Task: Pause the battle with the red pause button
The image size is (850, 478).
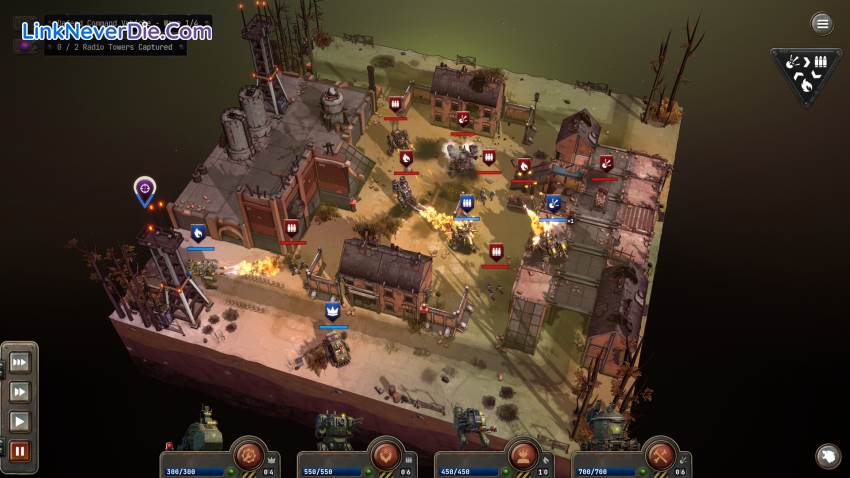Action: click(19, 451)
